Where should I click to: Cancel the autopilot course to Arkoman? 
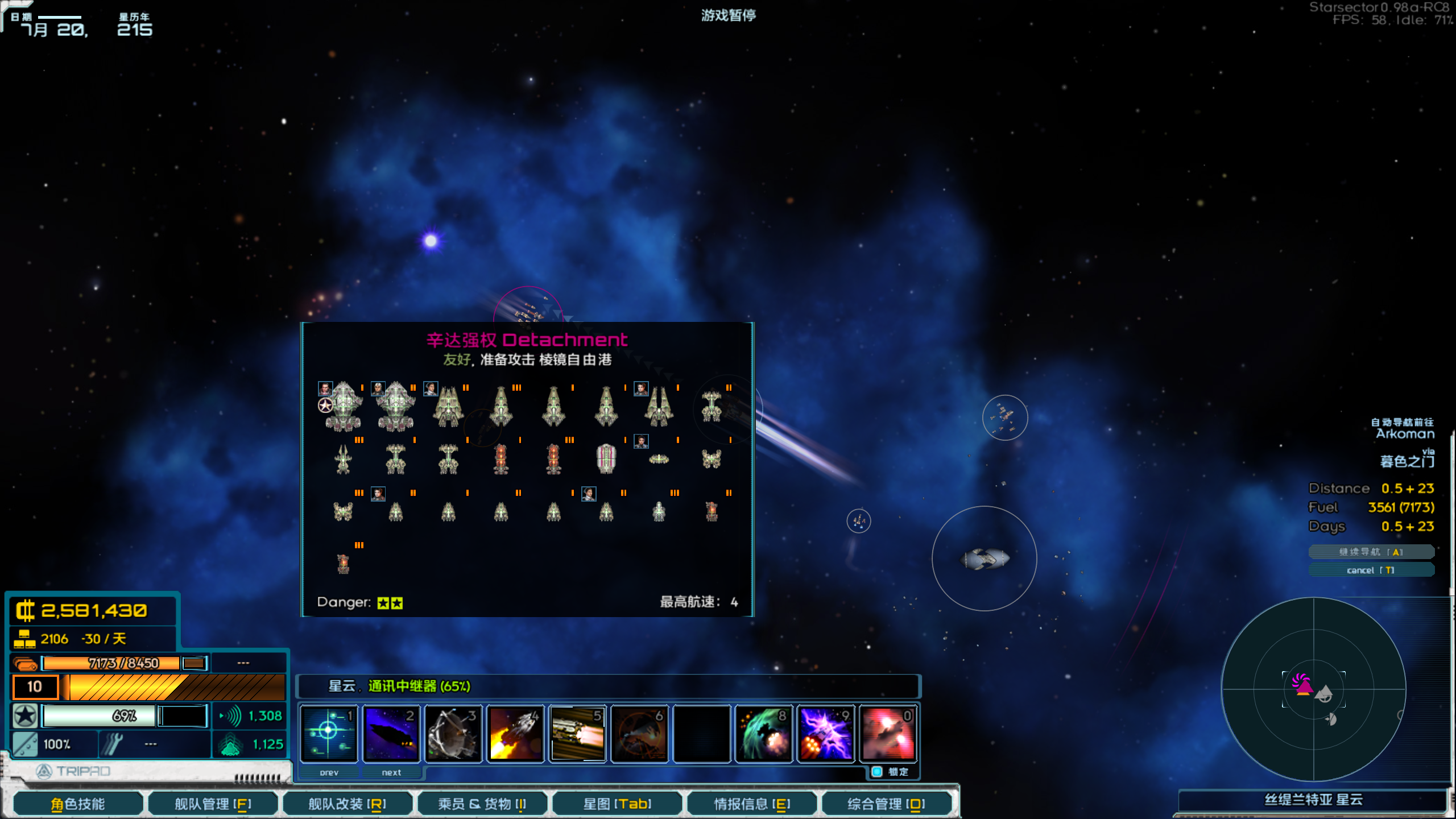(x=1371, y=570)
